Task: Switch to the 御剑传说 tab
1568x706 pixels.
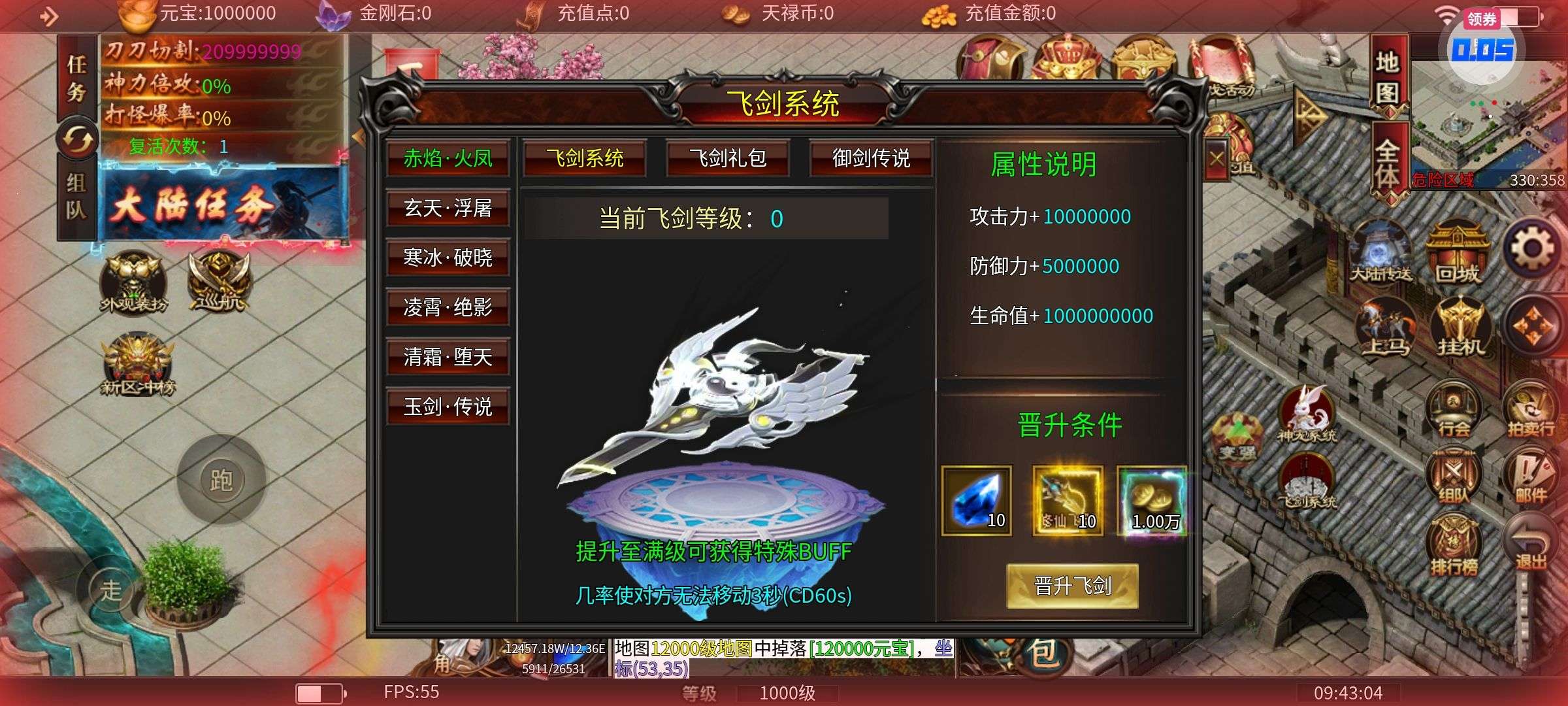Action: click(x=871, y=158)
